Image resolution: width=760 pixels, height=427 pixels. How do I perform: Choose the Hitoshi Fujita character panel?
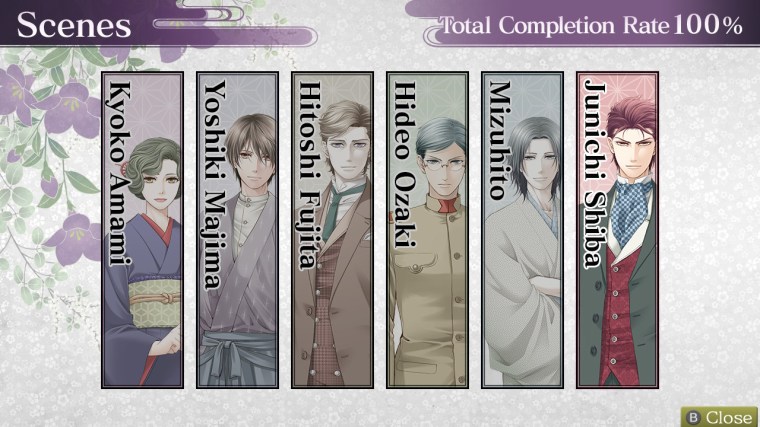pos(332,230)
